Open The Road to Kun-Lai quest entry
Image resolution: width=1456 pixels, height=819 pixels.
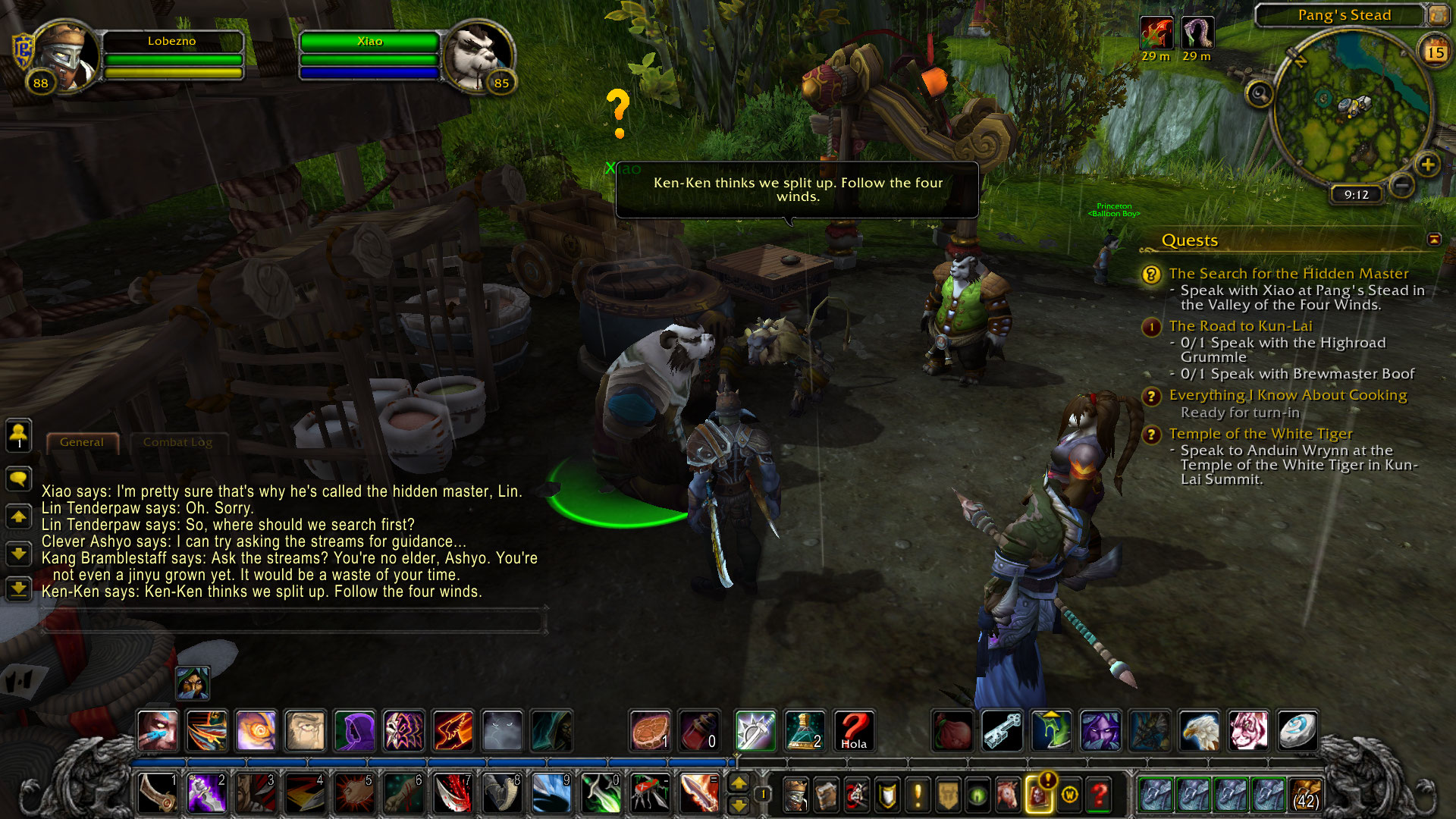(x=1240, y=326)
